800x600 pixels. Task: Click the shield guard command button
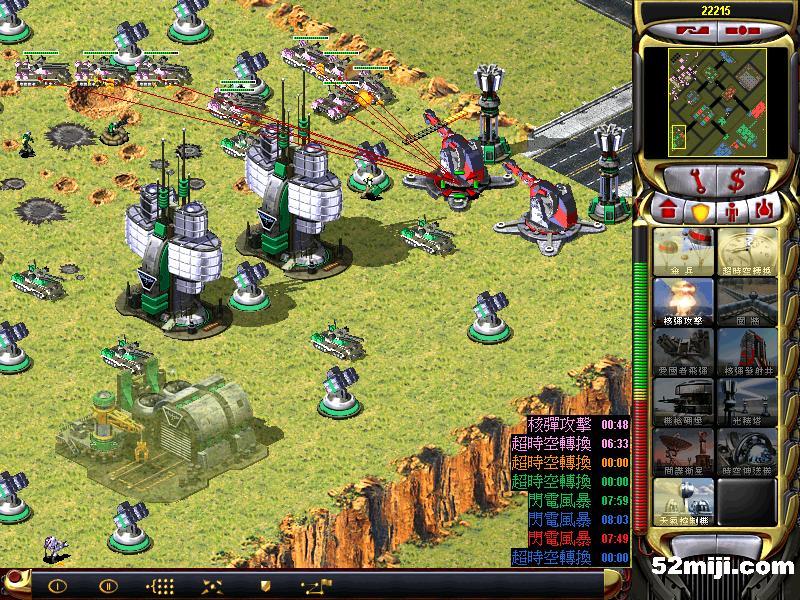pos(264,585)
